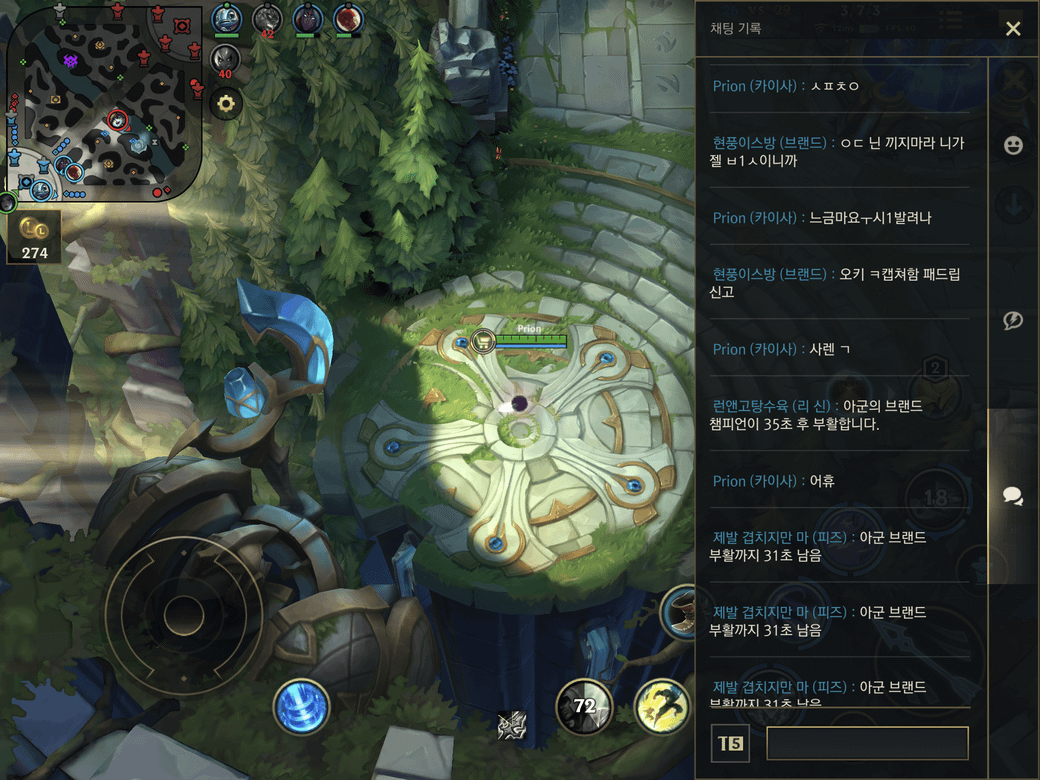1040x780 pixels.
Task: Use the yellow lightning summoner spell
Action: coord(661,707)
